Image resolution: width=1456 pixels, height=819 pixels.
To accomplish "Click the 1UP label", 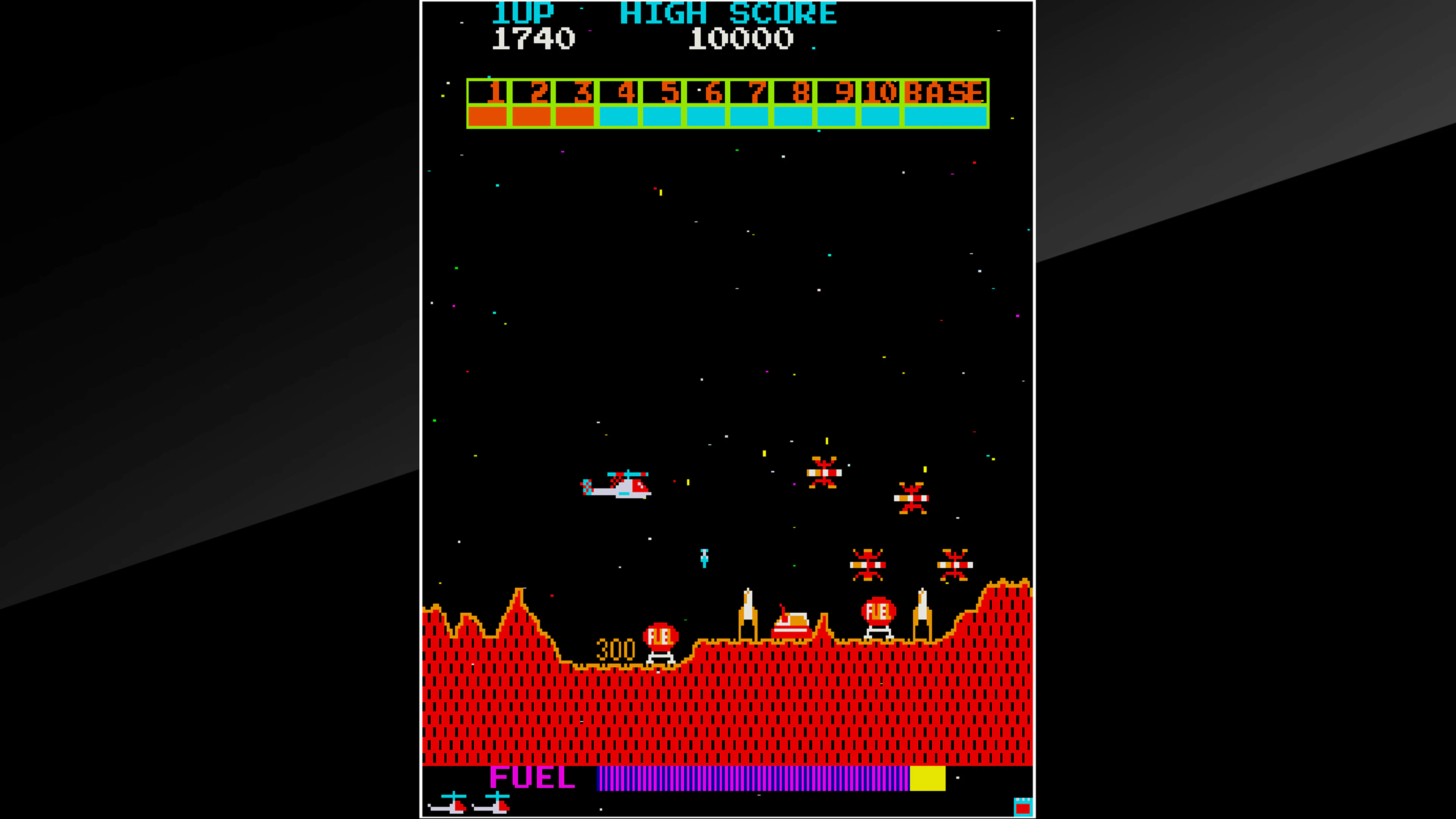I will pos(523,13).
